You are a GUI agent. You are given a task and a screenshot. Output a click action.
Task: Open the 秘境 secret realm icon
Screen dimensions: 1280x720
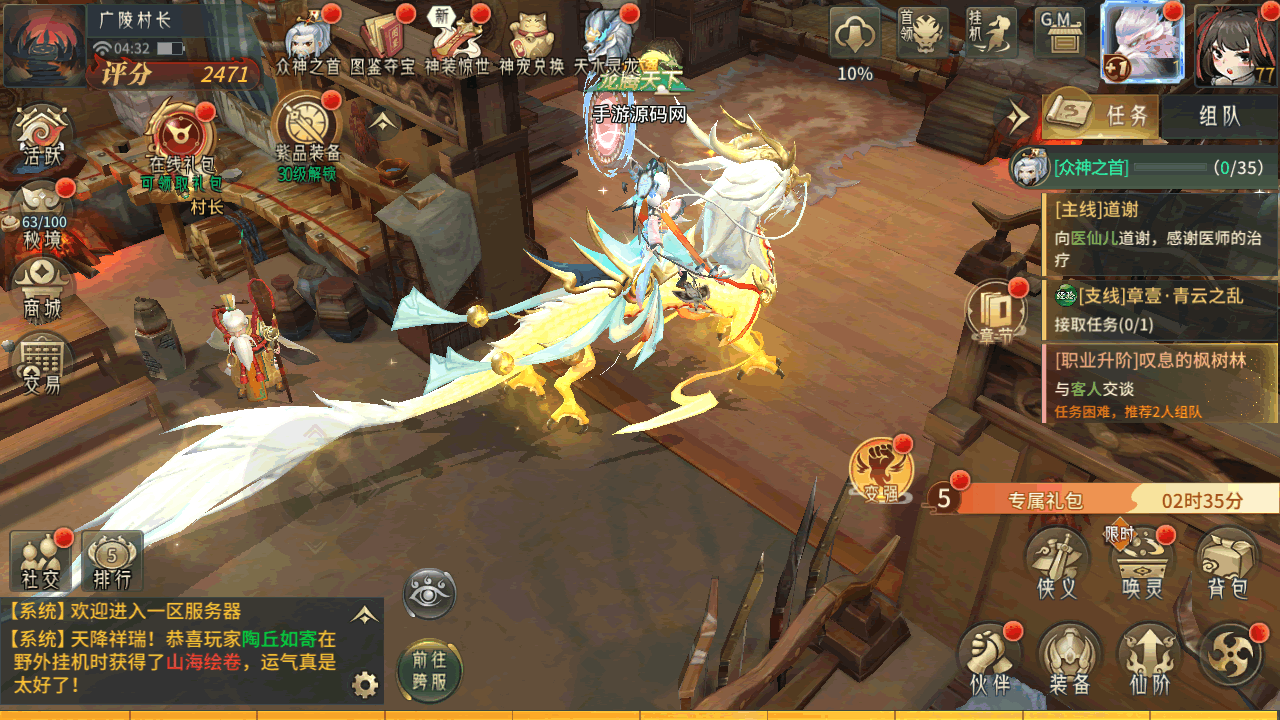(x=43, y=213)
